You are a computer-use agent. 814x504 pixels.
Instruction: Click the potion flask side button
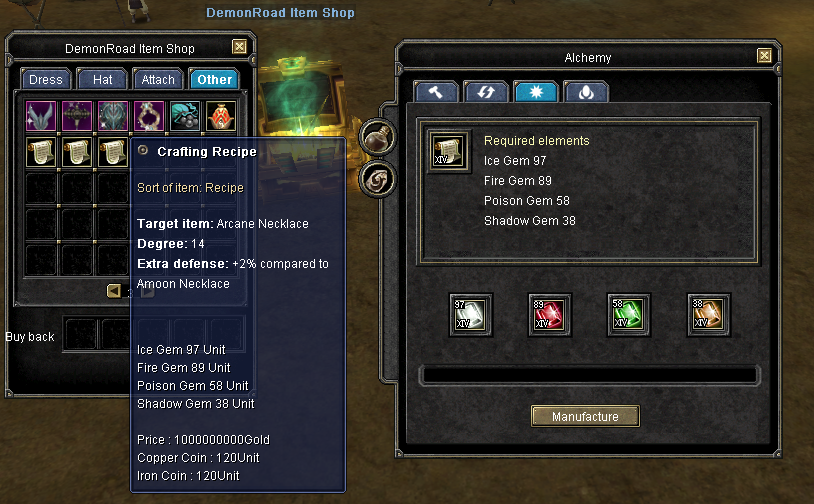(378, 136)
